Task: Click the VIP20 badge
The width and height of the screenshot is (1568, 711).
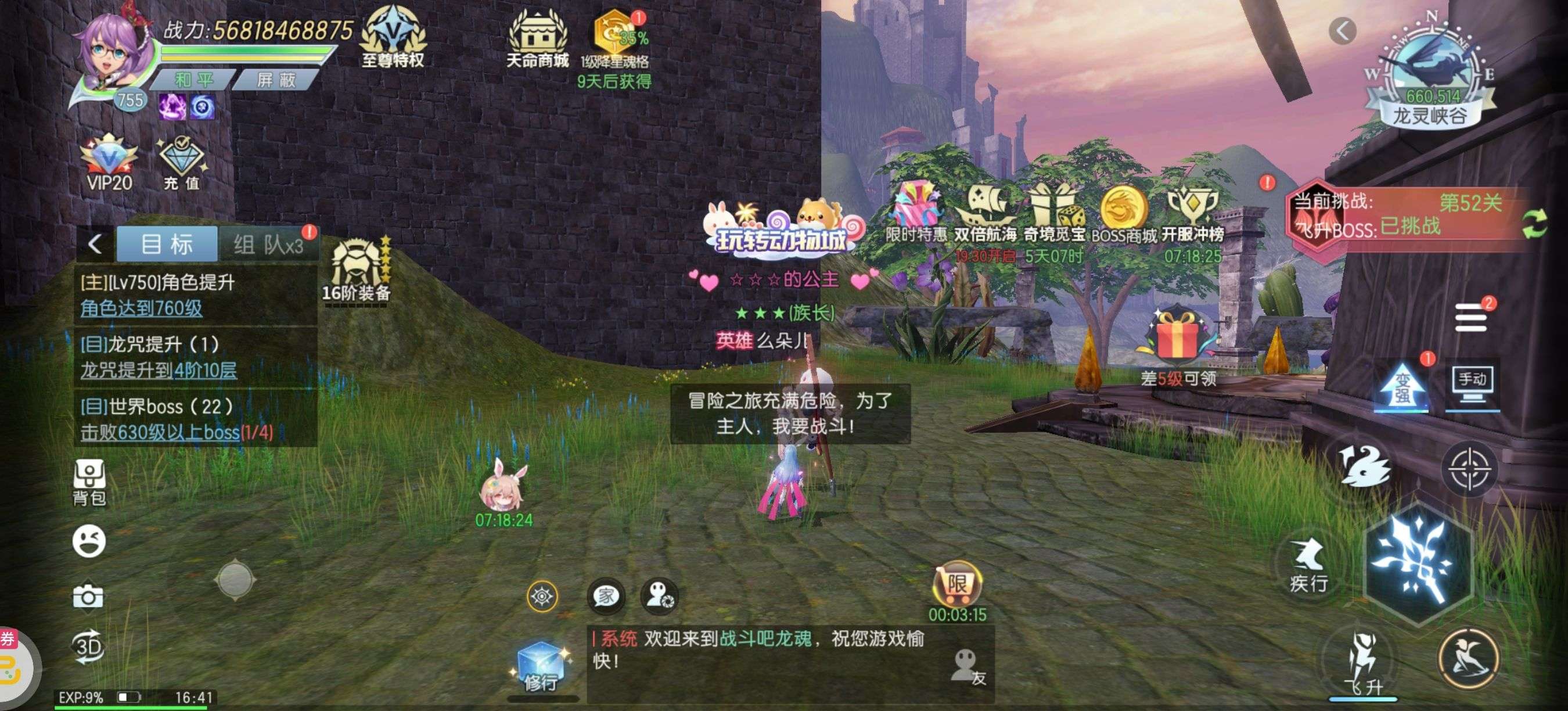Action: click(110, 163)
